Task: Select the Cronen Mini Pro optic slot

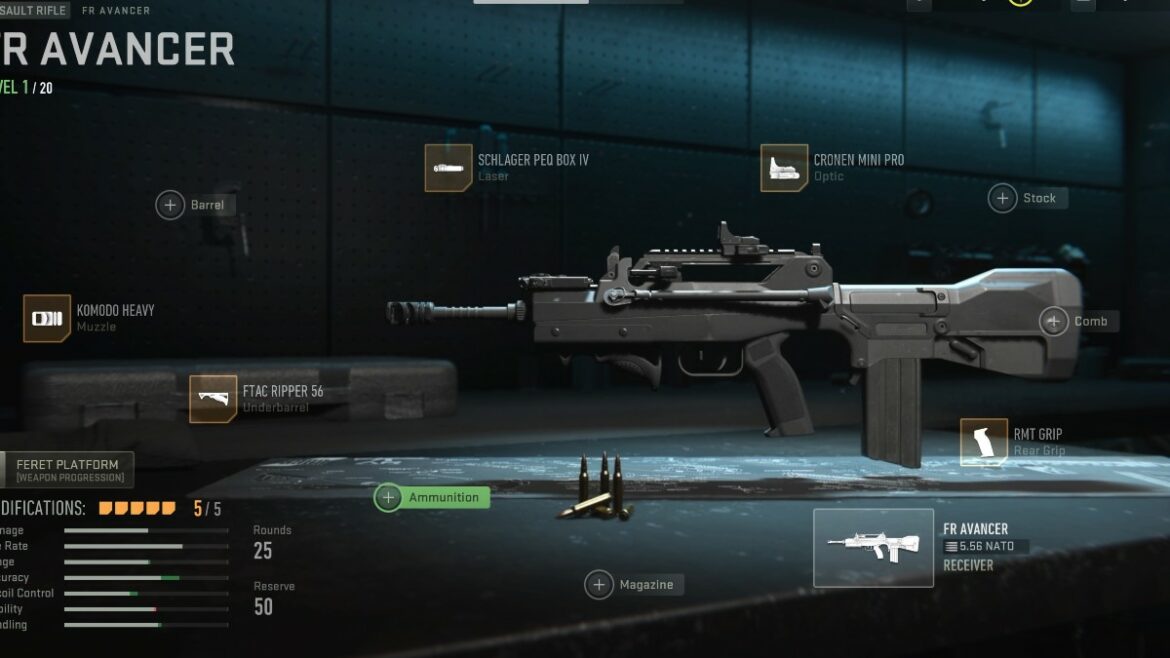Action: (x=784, y=168)
